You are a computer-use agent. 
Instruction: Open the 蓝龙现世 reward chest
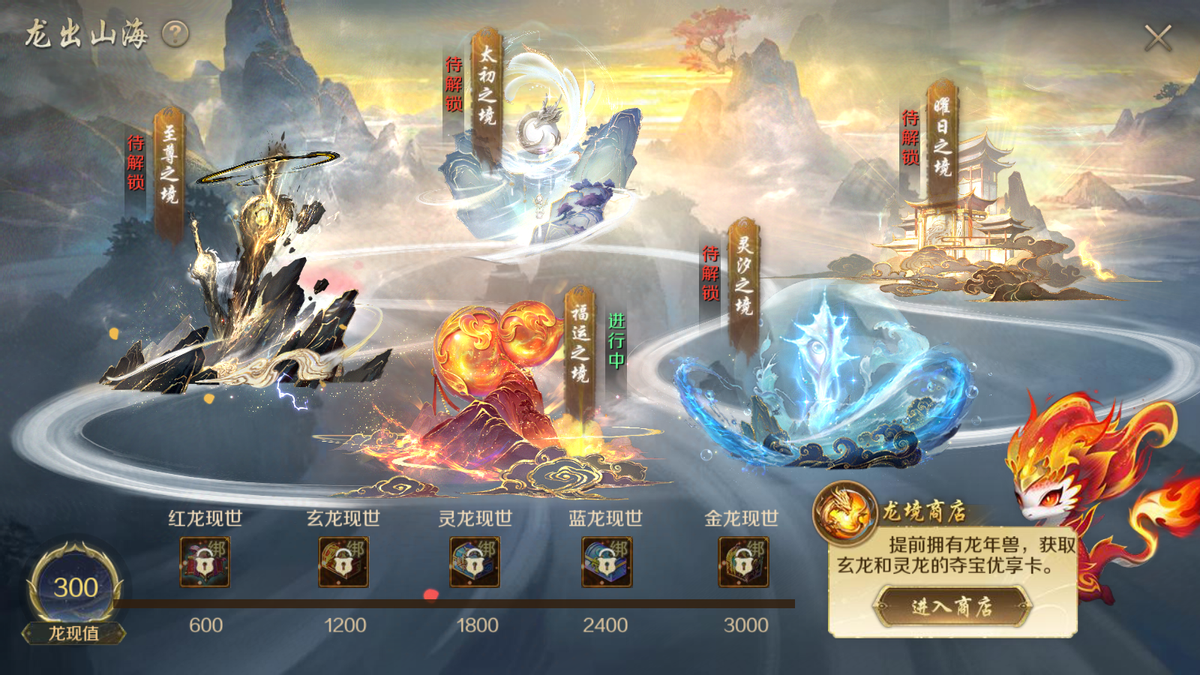pos(606,562)
